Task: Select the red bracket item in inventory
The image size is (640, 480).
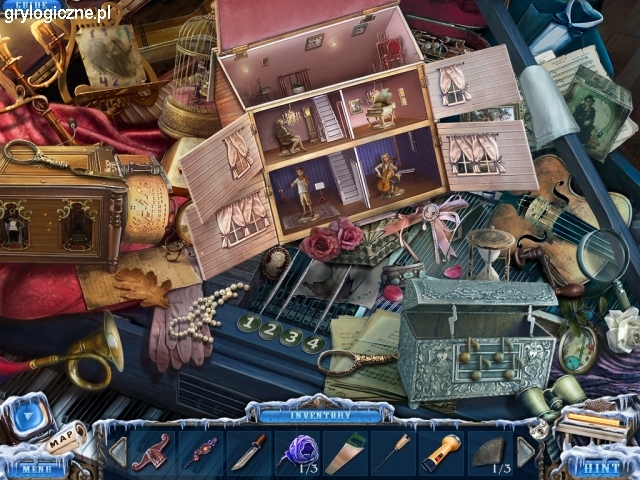Action: pos(151,452)
